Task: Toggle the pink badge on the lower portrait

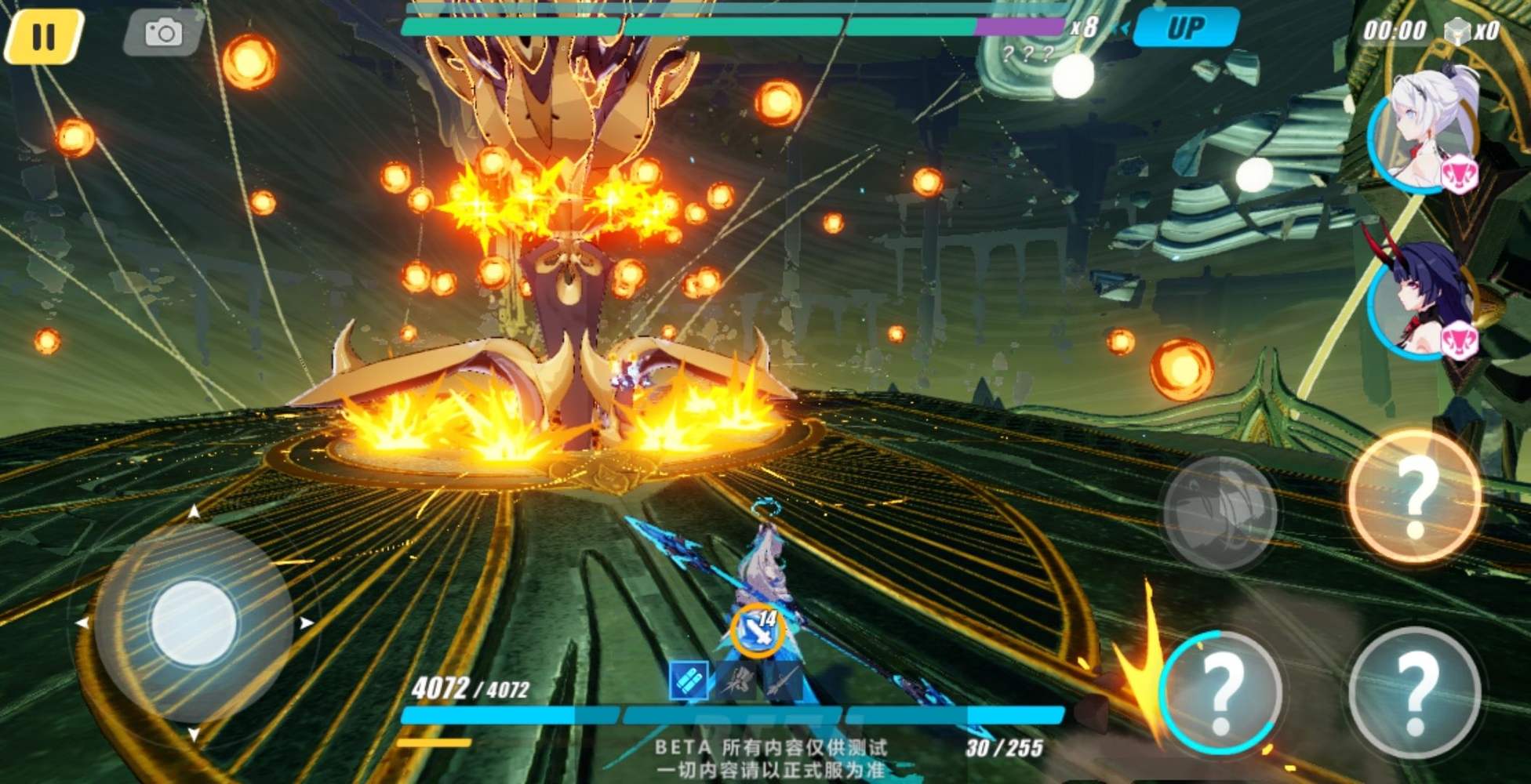Action: (x=1462, y=338)
